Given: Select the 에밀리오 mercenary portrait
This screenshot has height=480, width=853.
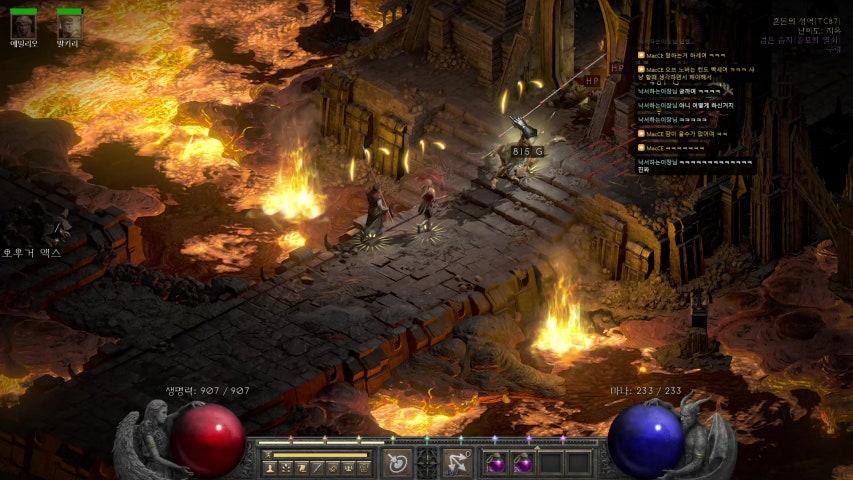Looking at the screenshot, I should click(x=23, y=26).
